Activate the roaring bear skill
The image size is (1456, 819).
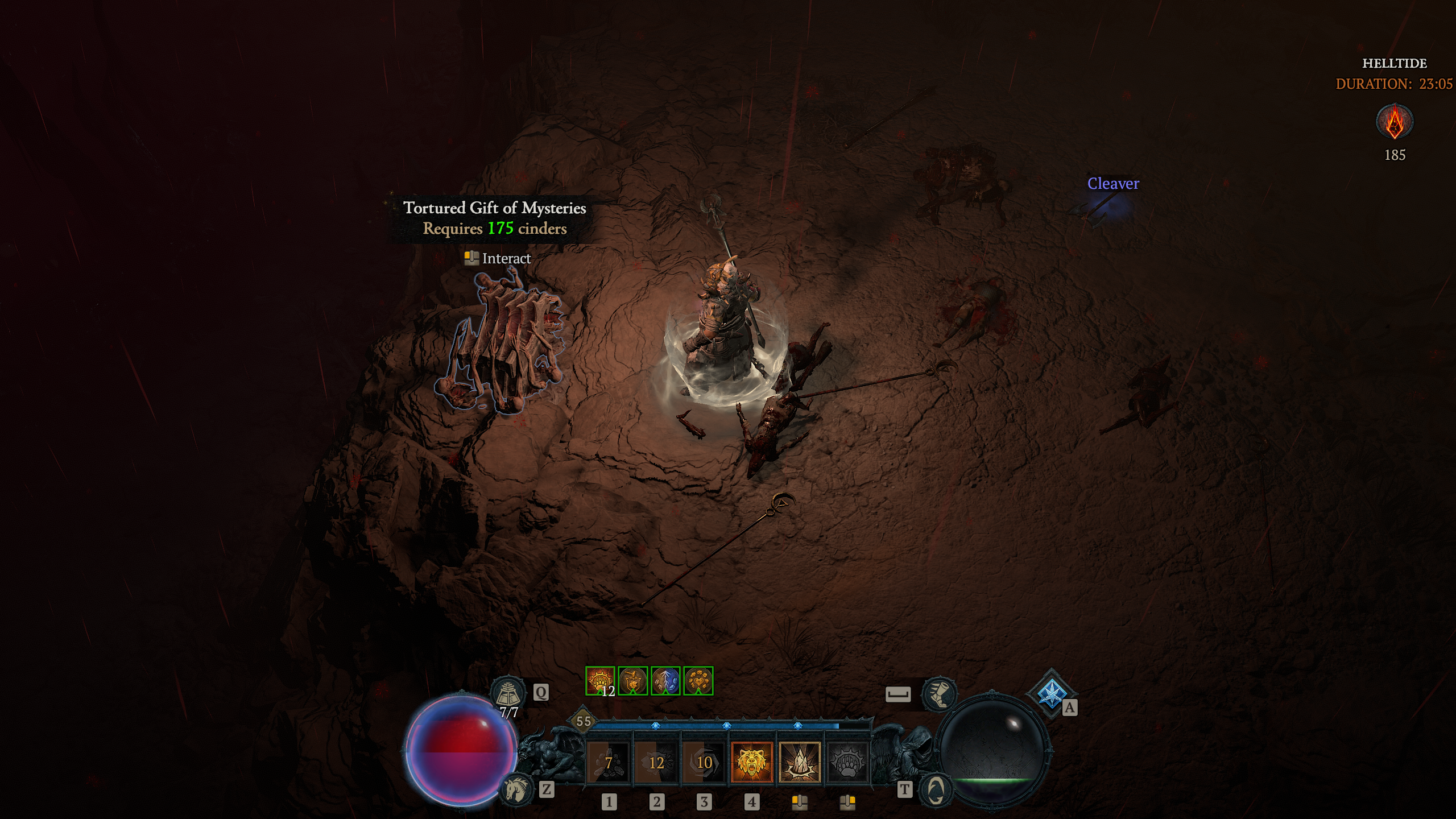752,762
